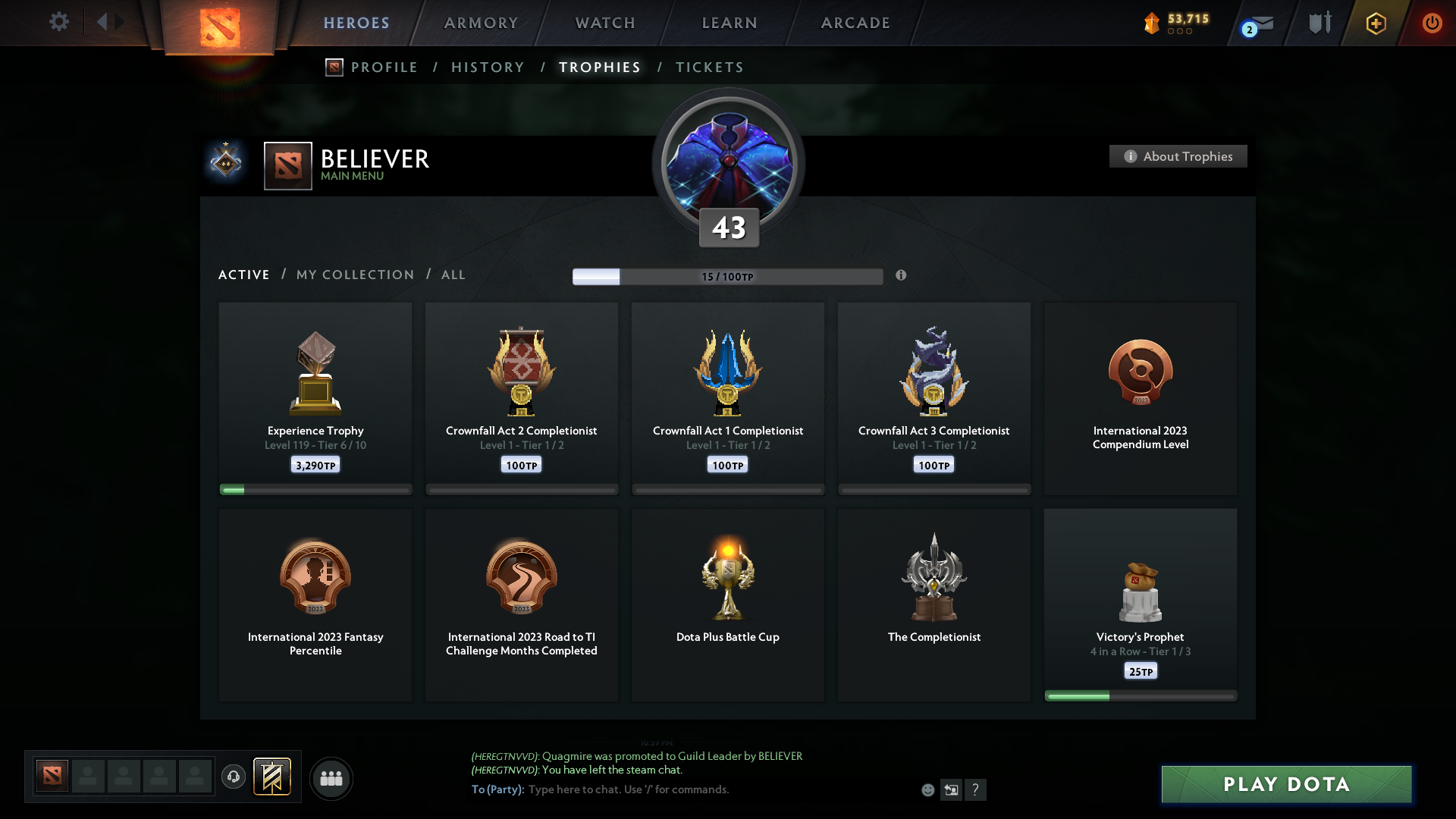This screenshot has width=1456, height=819.
Task: Open the settings gear
Action: [59, 22]
